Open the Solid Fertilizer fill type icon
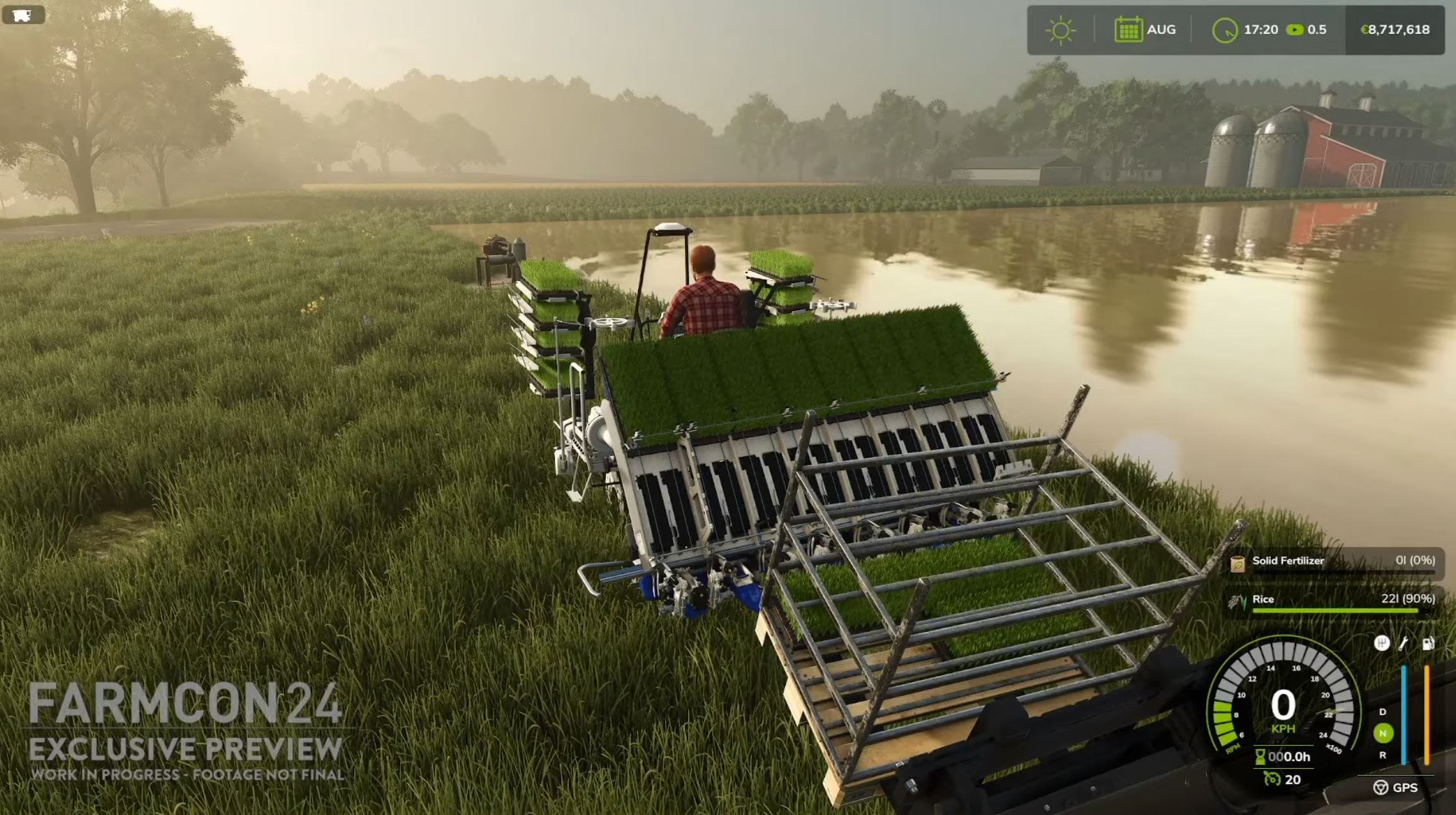 (1238, 565)
